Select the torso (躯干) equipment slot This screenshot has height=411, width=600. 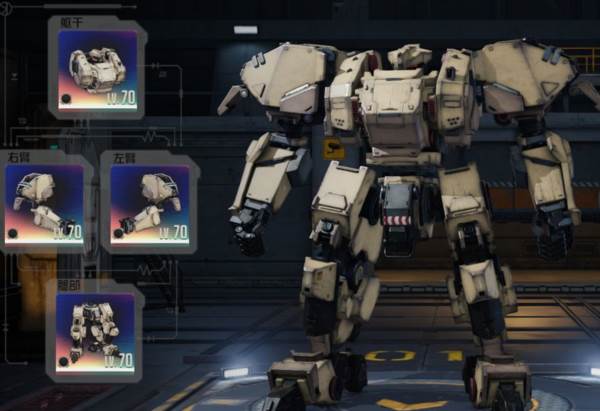97,68
